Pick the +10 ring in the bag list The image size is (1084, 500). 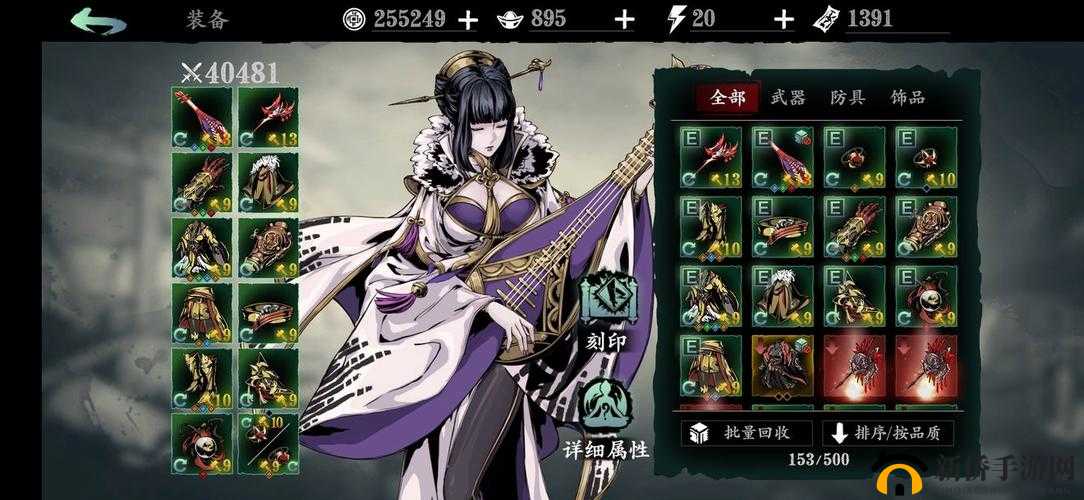pyautogui.click(x=926, y=157)
